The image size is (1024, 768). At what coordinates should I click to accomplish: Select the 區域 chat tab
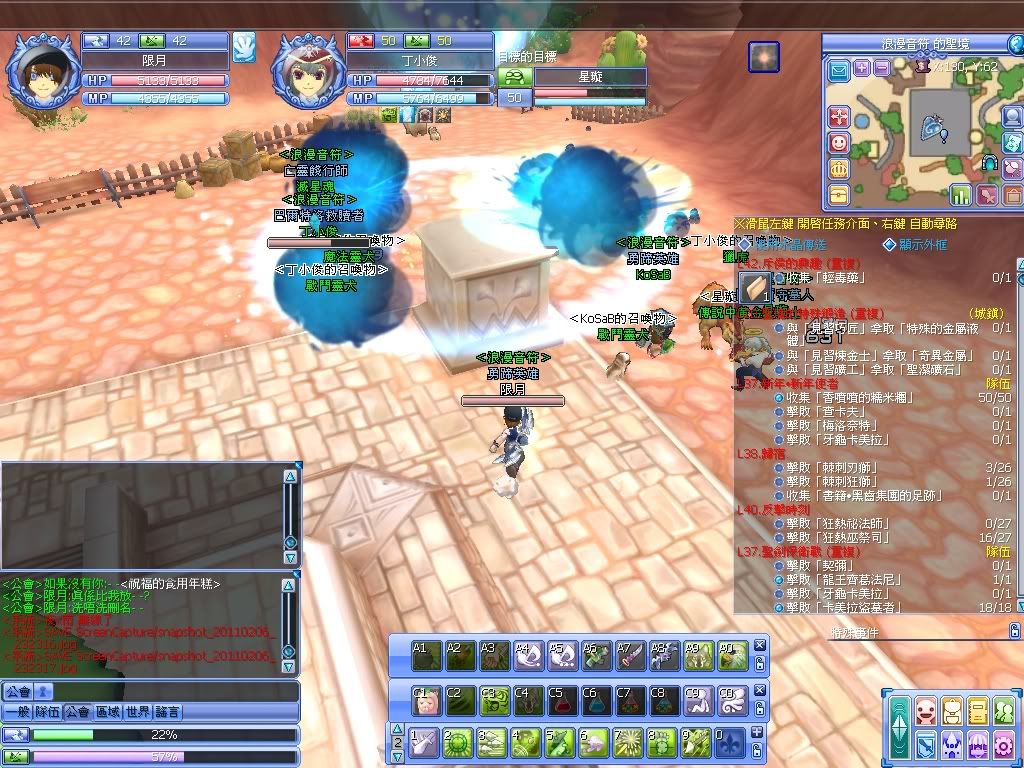click(x=108, y=712)
